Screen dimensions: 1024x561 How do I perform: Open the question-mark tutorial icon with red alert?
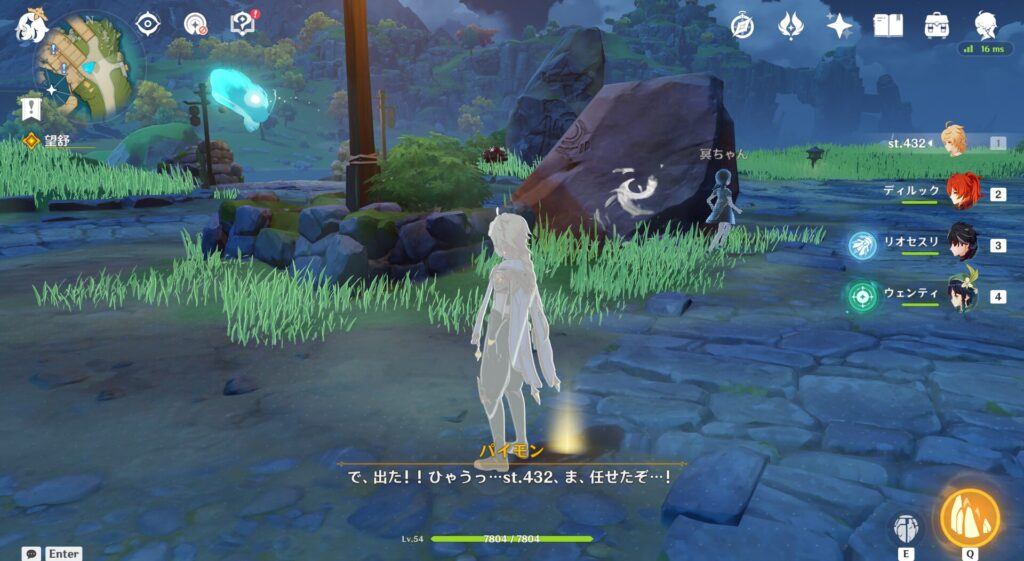(x=243, y=23)
